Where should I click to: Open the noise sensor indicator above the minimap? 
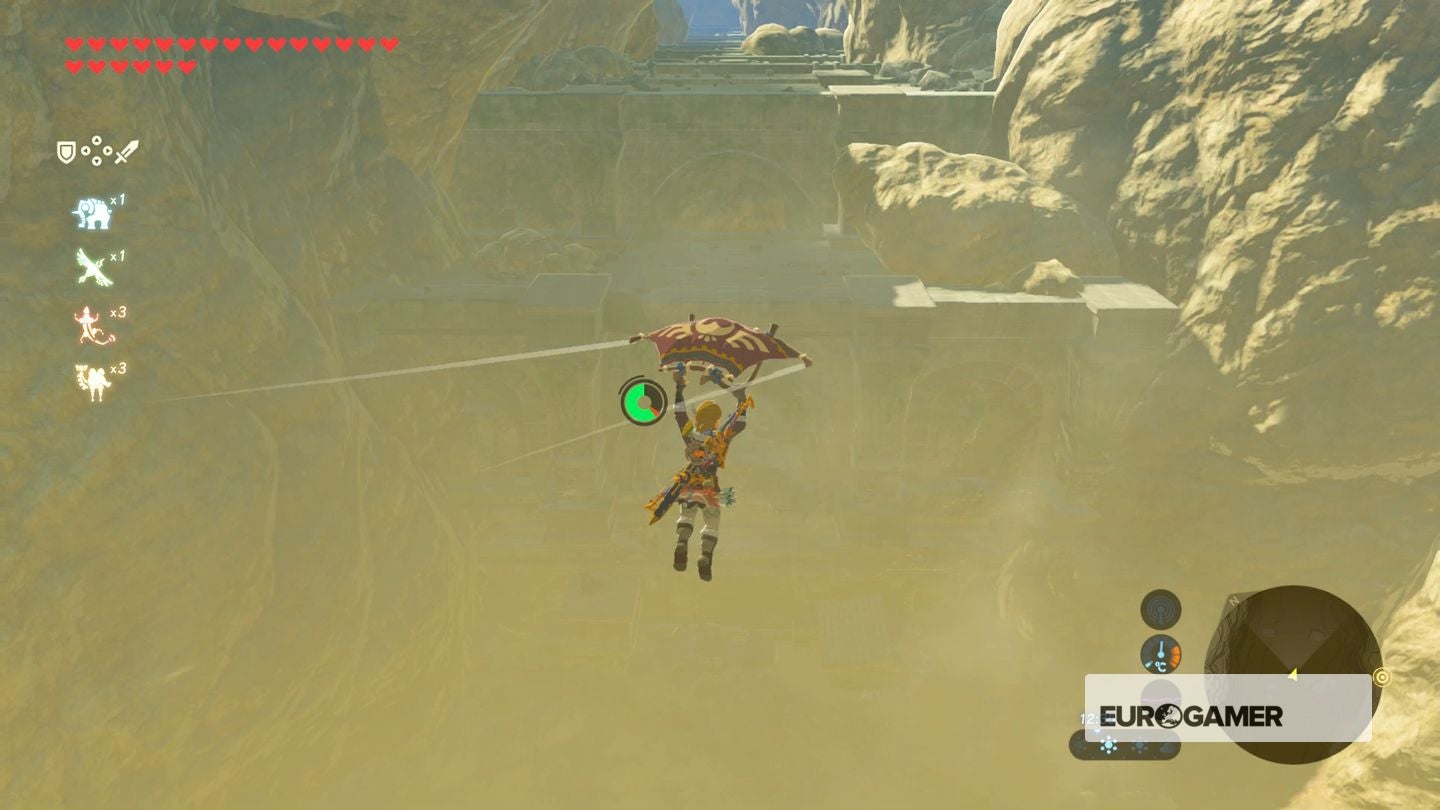coord(1160,607)
